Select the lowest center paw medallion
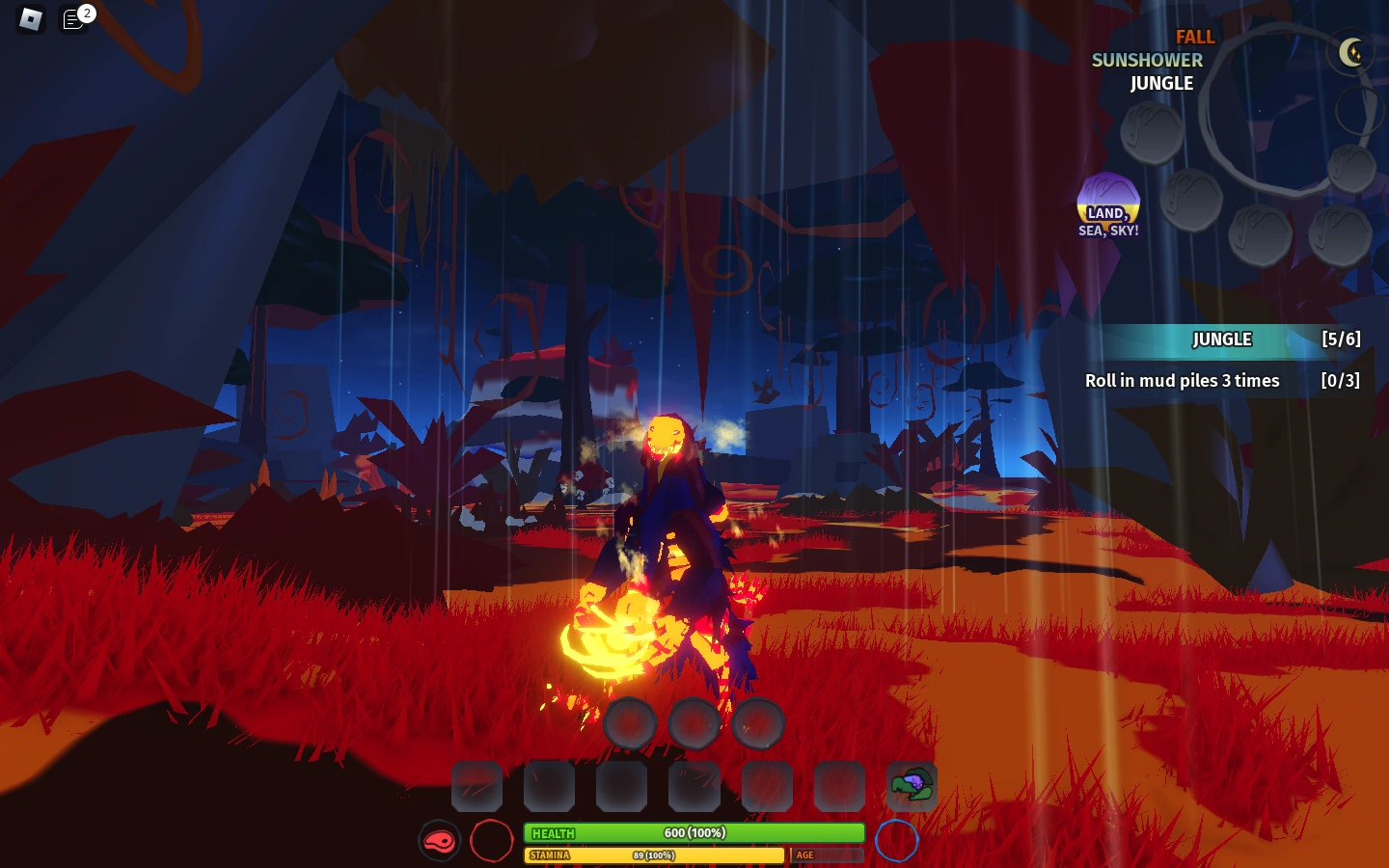The image size is (1389, 868). 1259,234
